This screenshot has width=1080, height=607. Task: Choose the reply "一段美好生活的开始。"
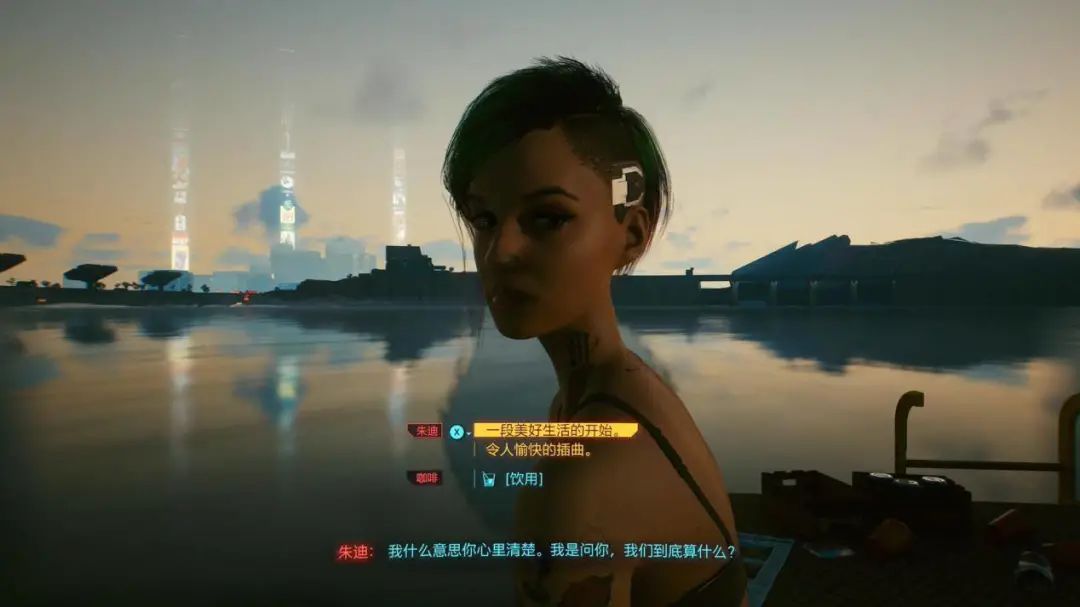click(x=555, y=430)
